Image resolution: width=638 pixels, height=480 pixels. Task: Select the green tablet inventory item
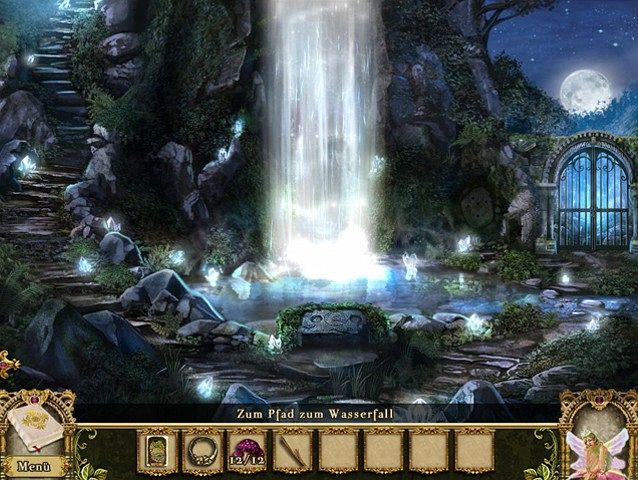[x=156, y=449]
